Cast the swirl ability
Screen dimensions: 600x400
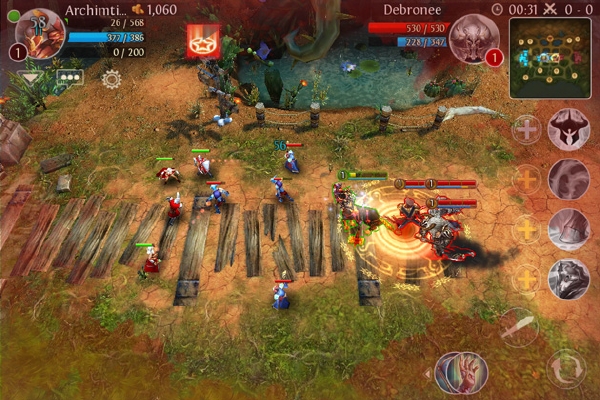pyautogui.click(x=568, y=178)
